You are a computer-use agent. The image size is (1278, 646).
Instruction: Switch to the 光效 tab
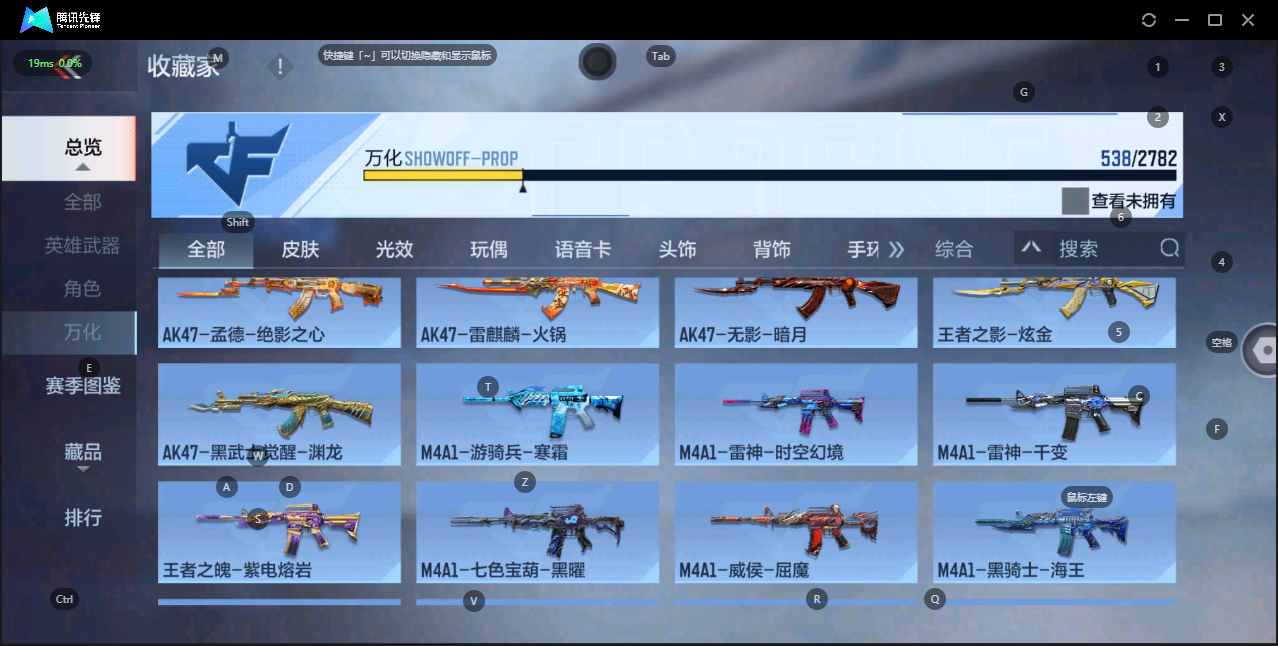point(394,249)
